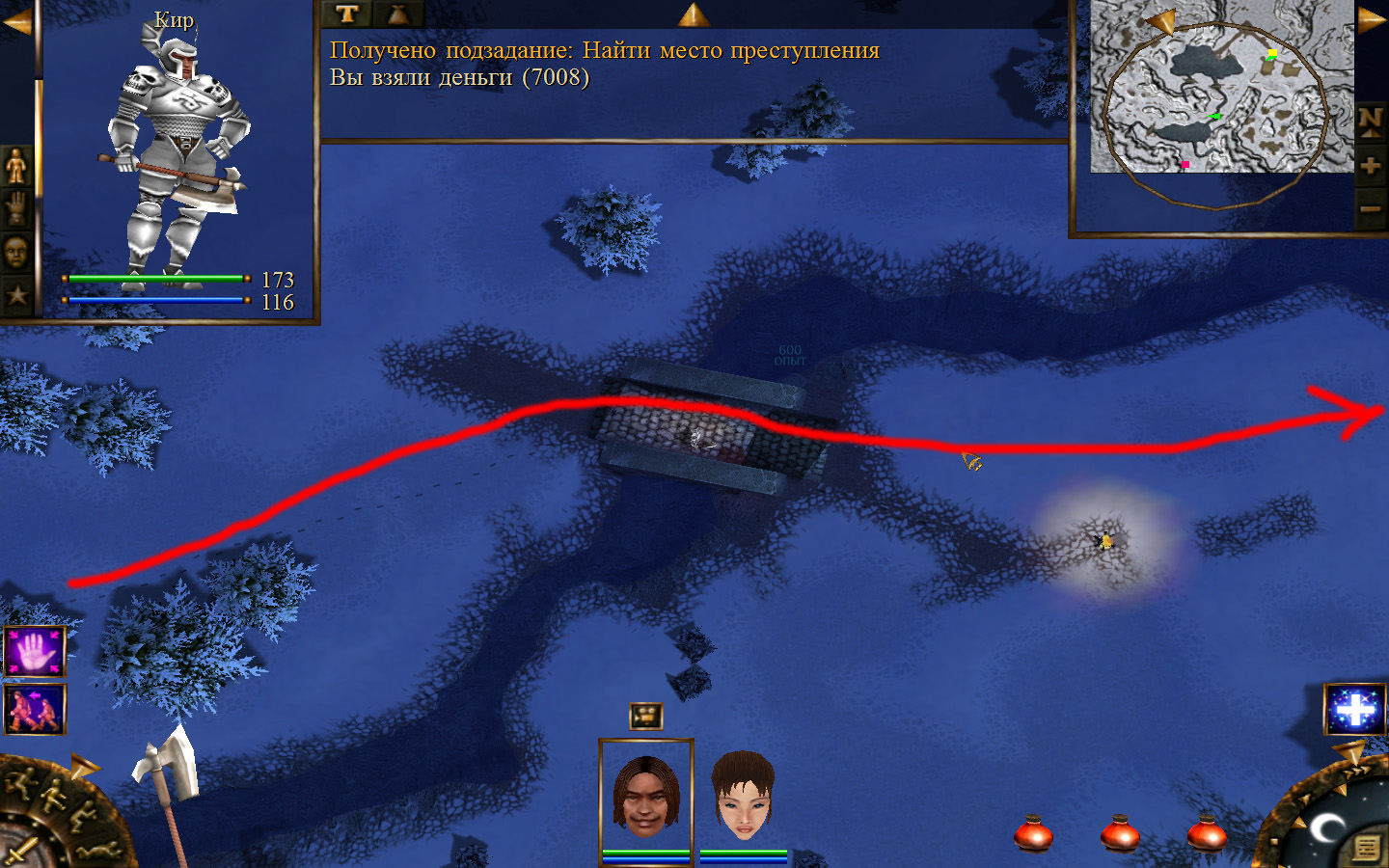Image resolution: width=1389 pixels, height=868 pixels.
Task: Select the female companion portrait
Action: (x=744, y=798)
